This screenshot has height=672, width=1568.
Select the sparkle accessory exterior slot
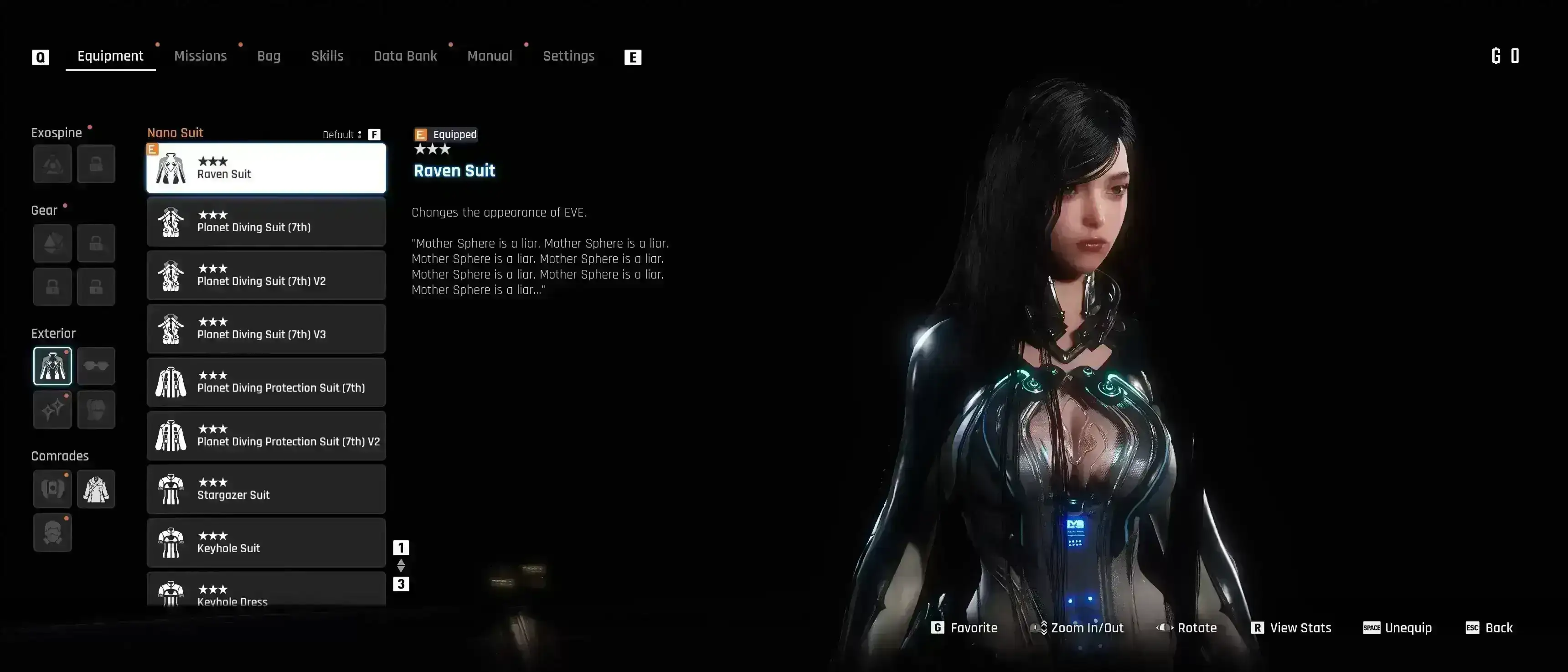52,410
